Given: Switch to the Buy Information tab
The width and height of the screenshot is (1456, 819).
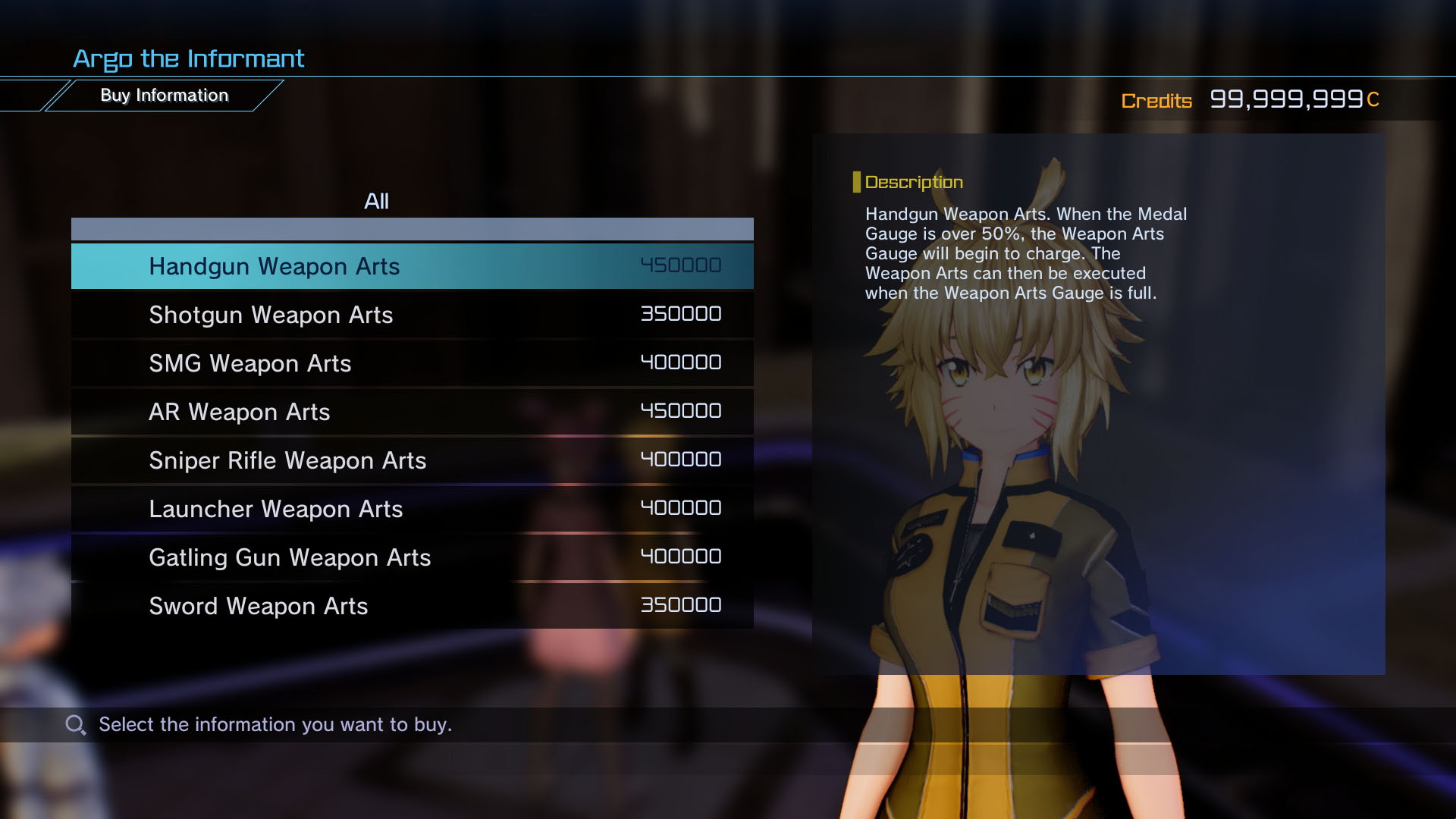Looking at the screenshot, I should [x=164, y=95].
